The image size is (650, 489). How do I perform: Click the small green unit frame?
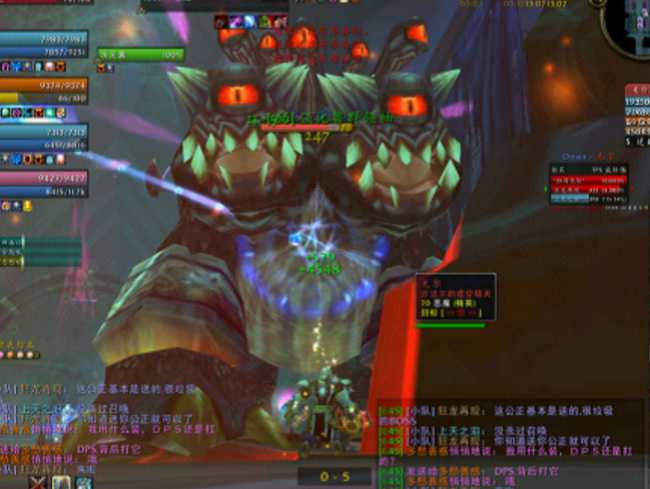[140, 54]
